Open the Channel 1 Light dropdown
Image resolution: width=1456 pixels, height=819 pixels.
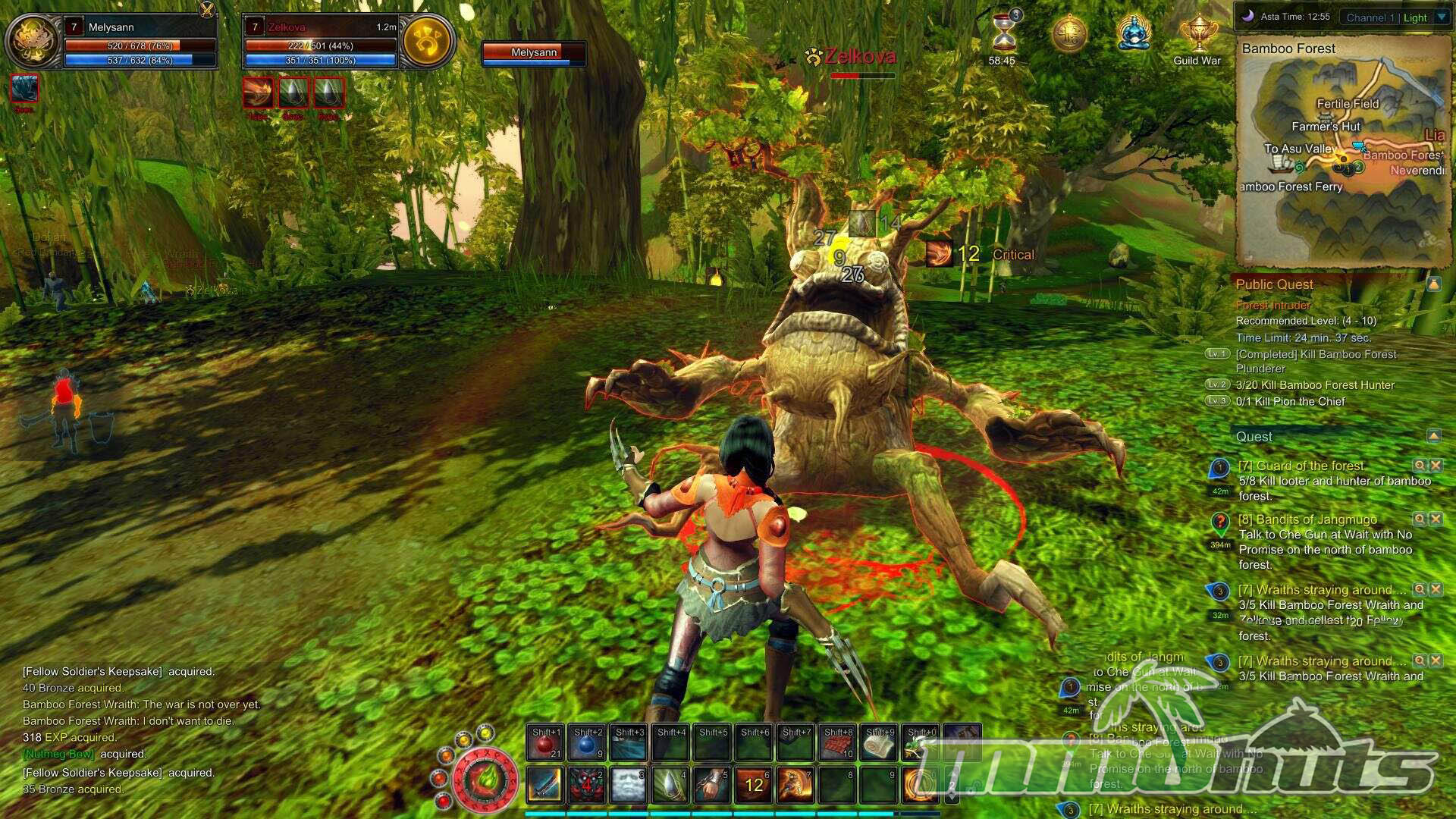(1441, 17)
